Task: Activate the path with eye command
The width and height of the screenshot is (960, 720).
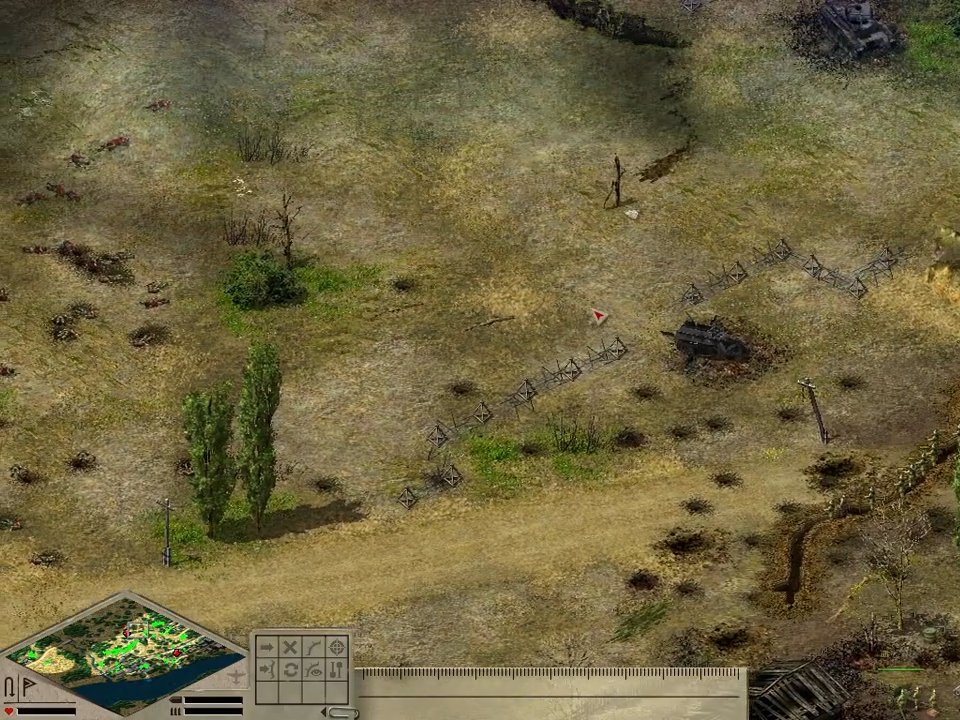Action: [x=314, y=670]
